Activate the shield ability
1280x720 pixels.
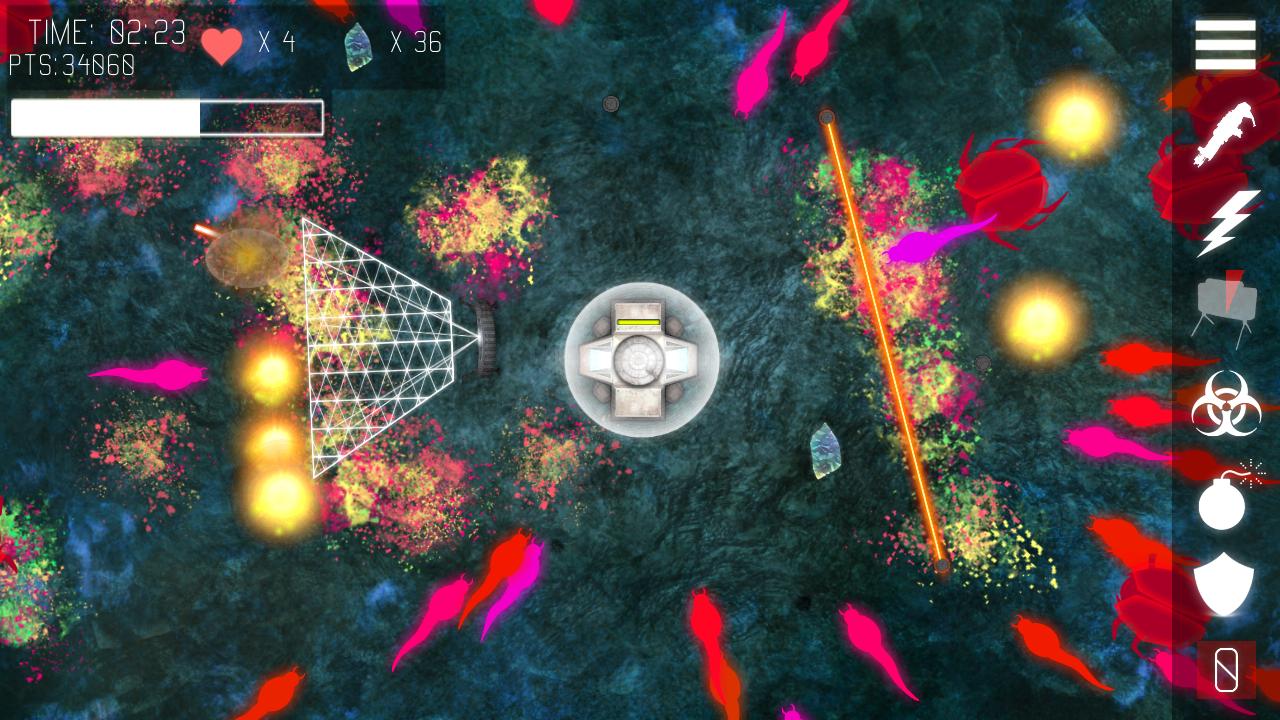pyautogui.click(x=1223, y=584)
